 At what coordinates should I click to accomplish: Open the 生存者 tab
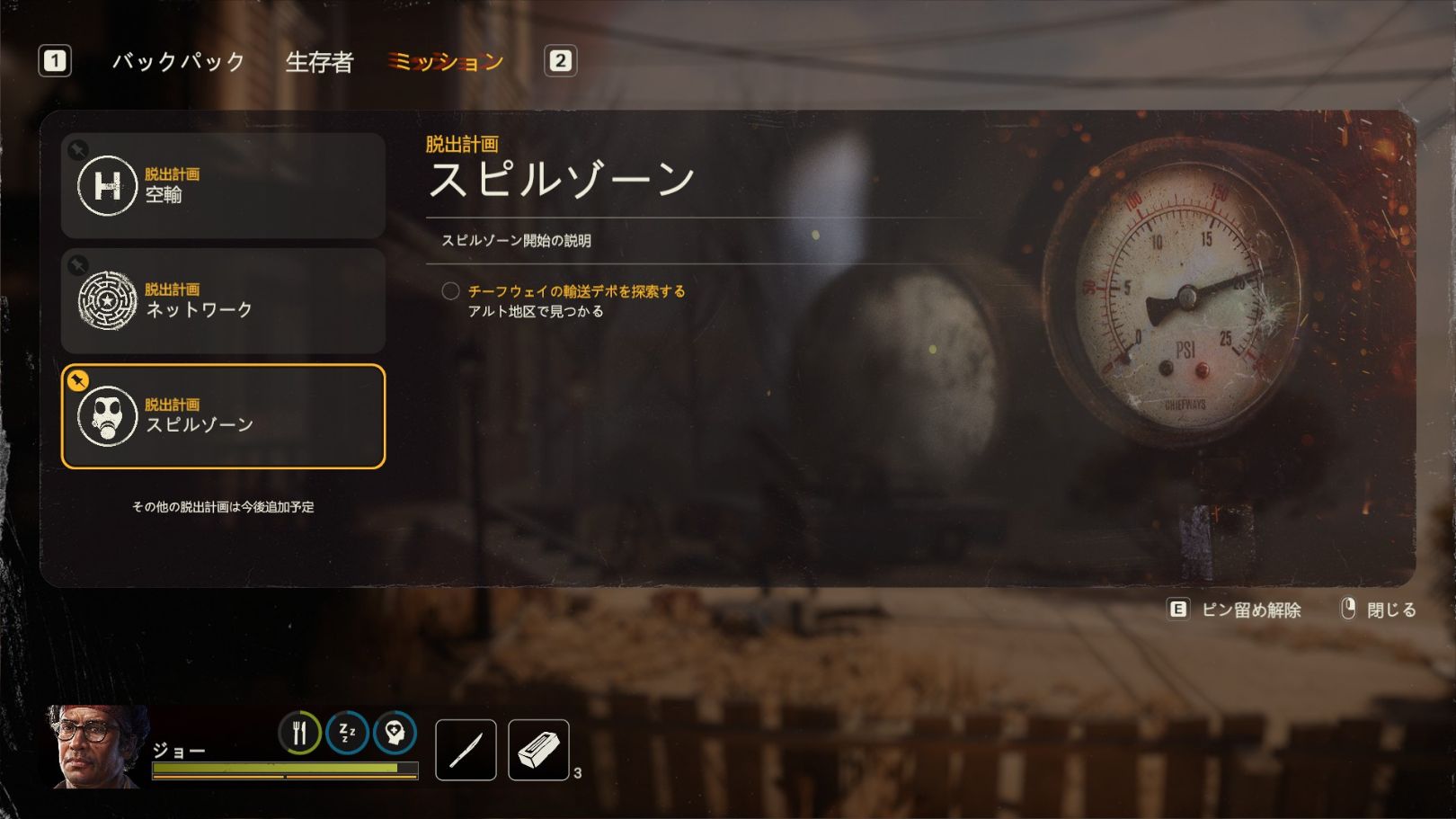coord(319,62)
